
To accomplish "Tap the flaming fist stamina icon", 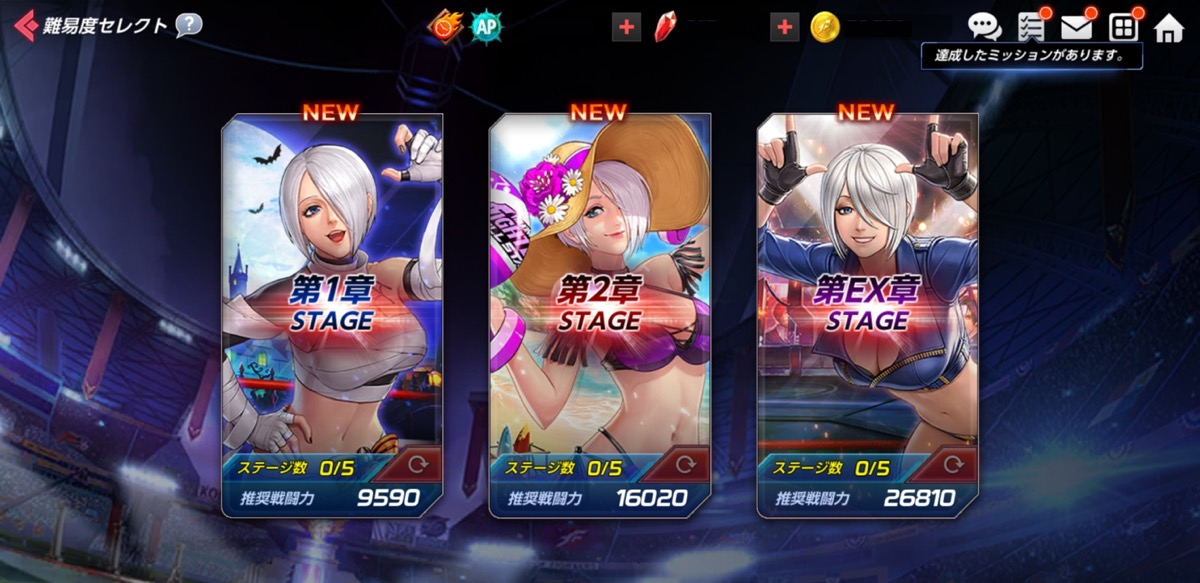I will [445, 26].
